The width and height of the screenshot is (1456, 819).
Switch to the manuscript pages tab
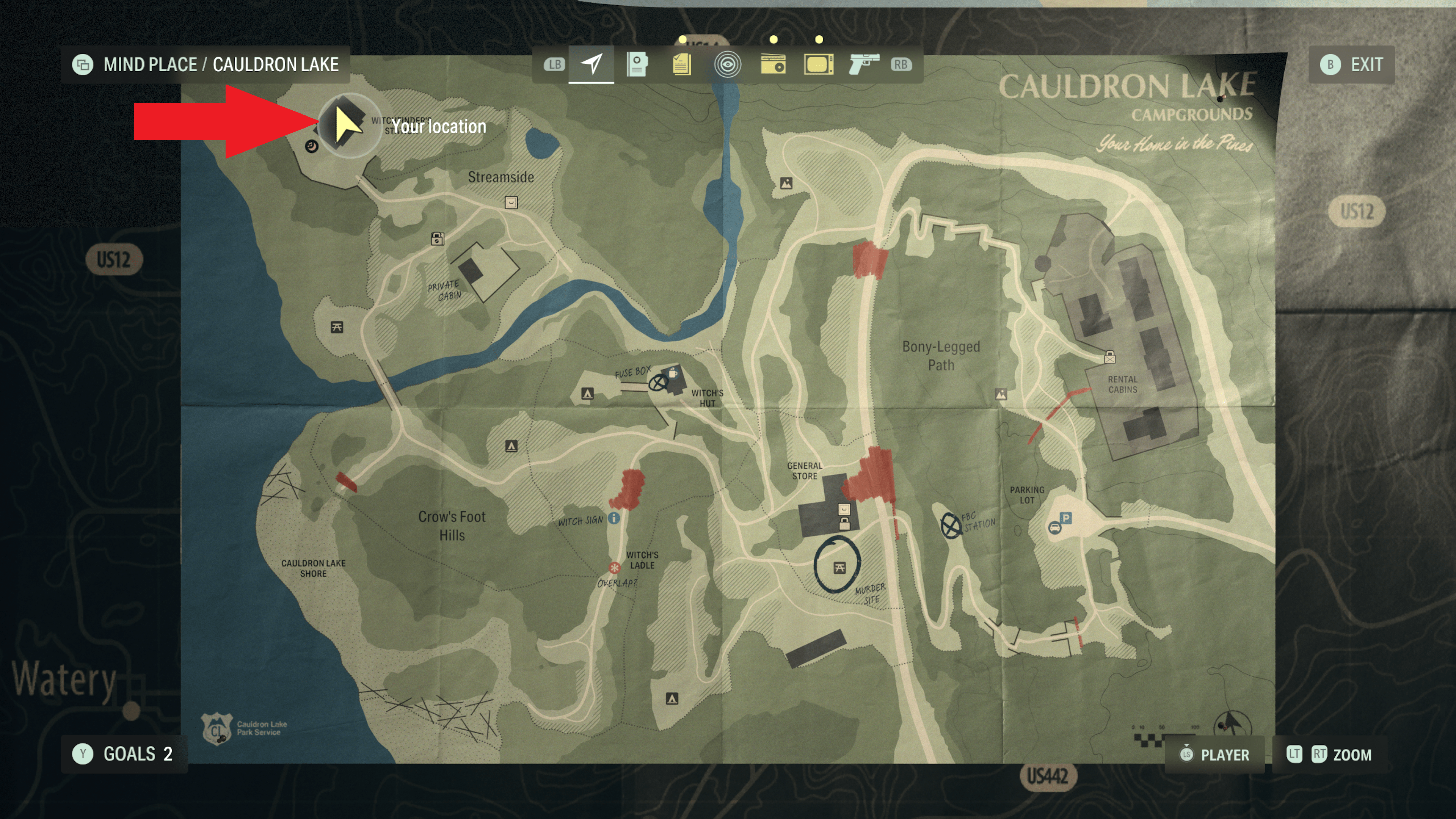coord(682,64)
